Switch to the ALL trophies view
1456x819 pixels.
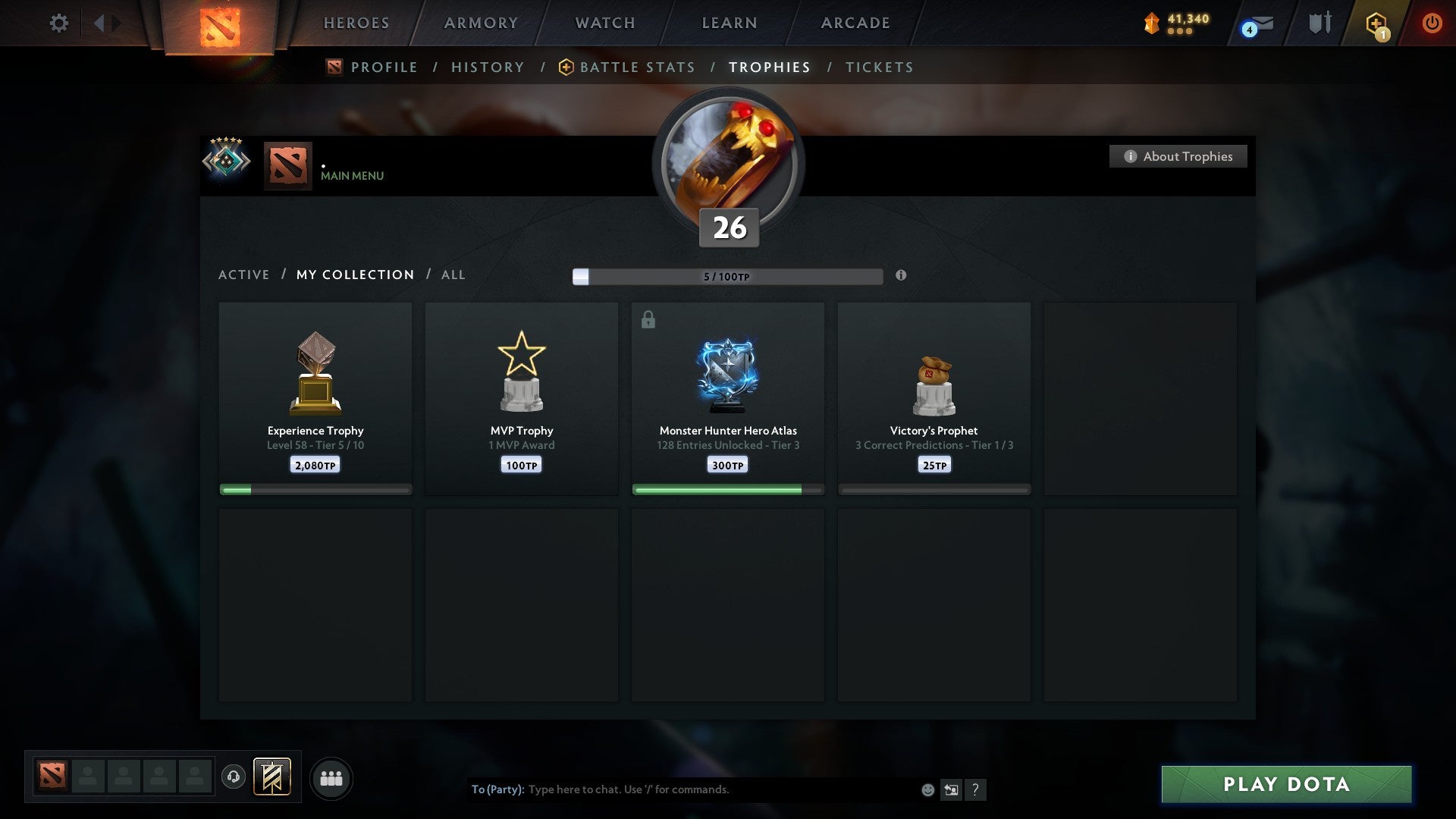[453, 275]
